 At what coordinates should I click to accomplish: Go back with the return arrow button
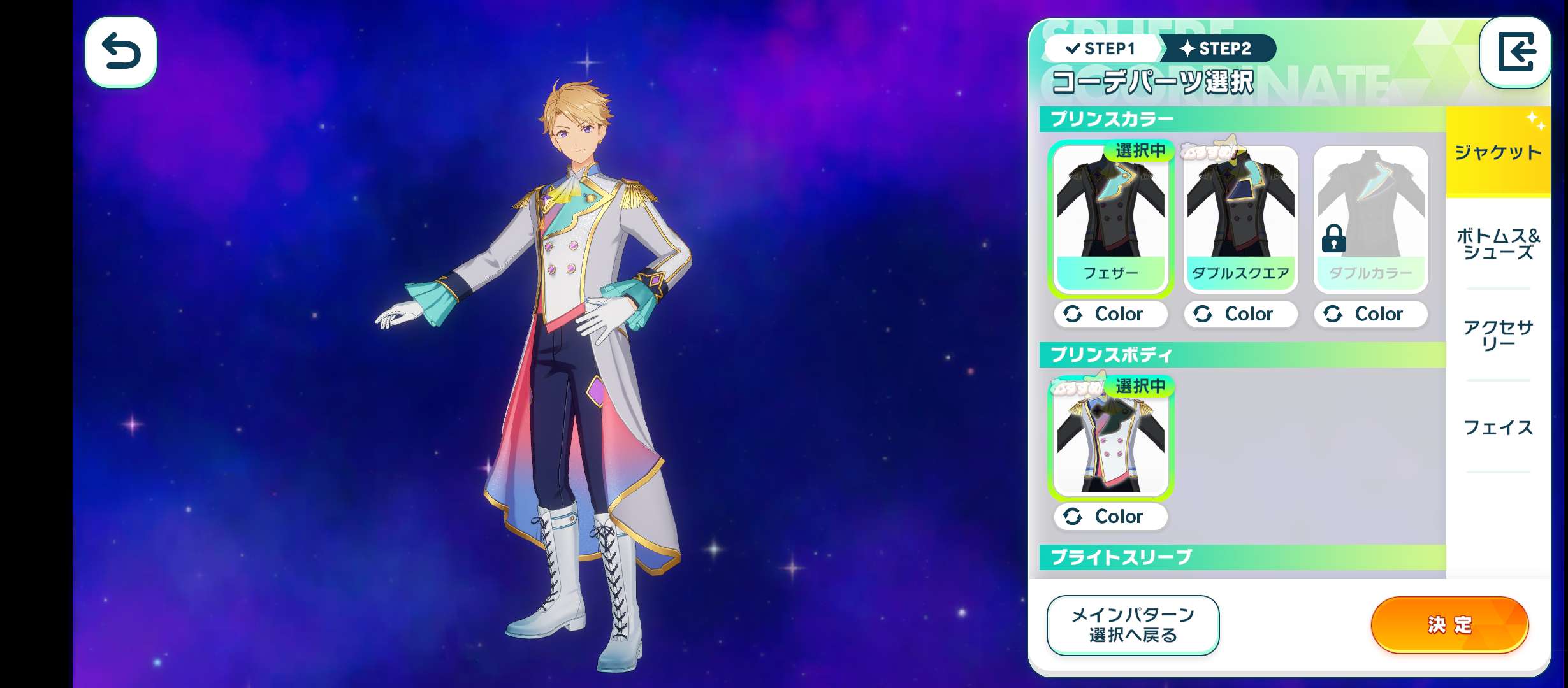[x=121, y=52]
